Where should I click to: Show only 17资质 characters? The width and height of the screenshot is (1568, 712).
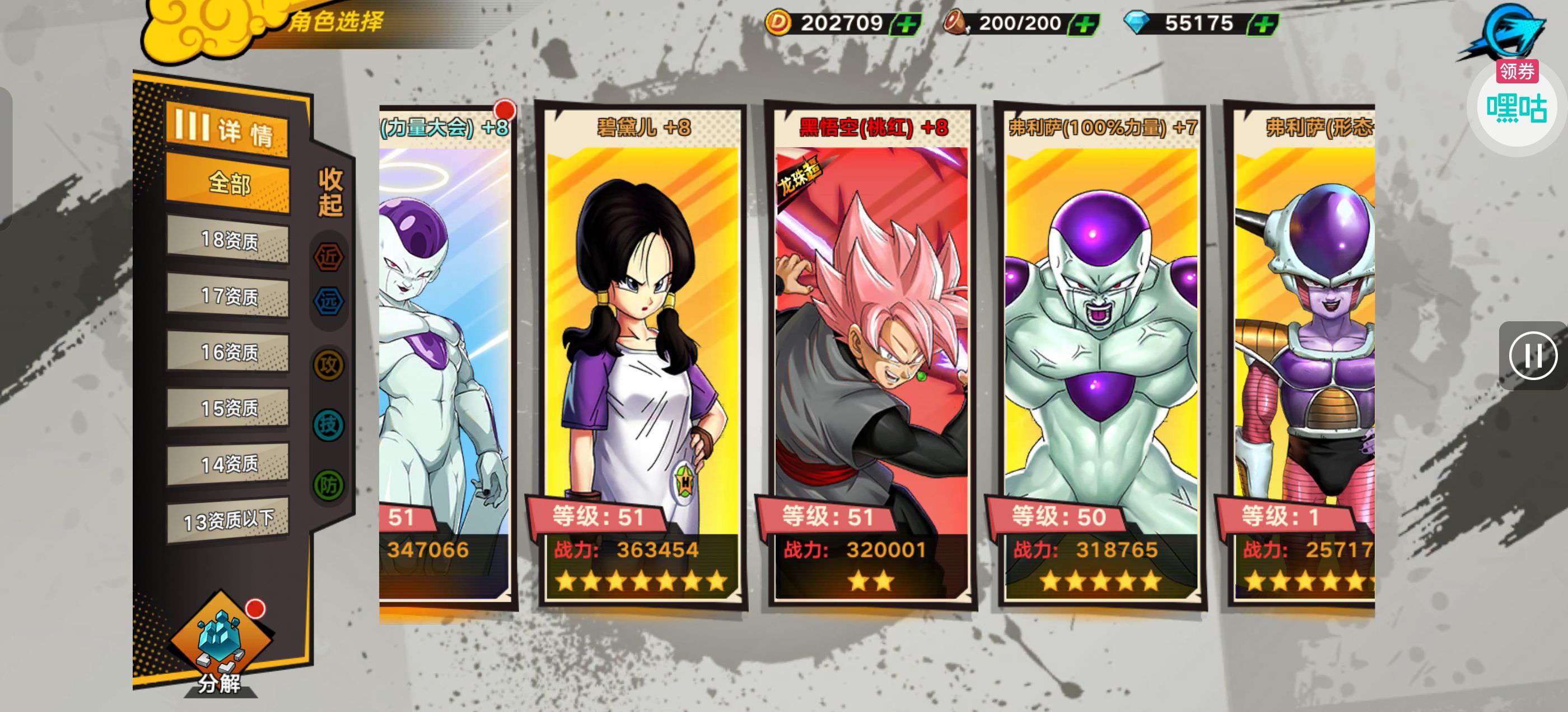[x=228, y=296]
